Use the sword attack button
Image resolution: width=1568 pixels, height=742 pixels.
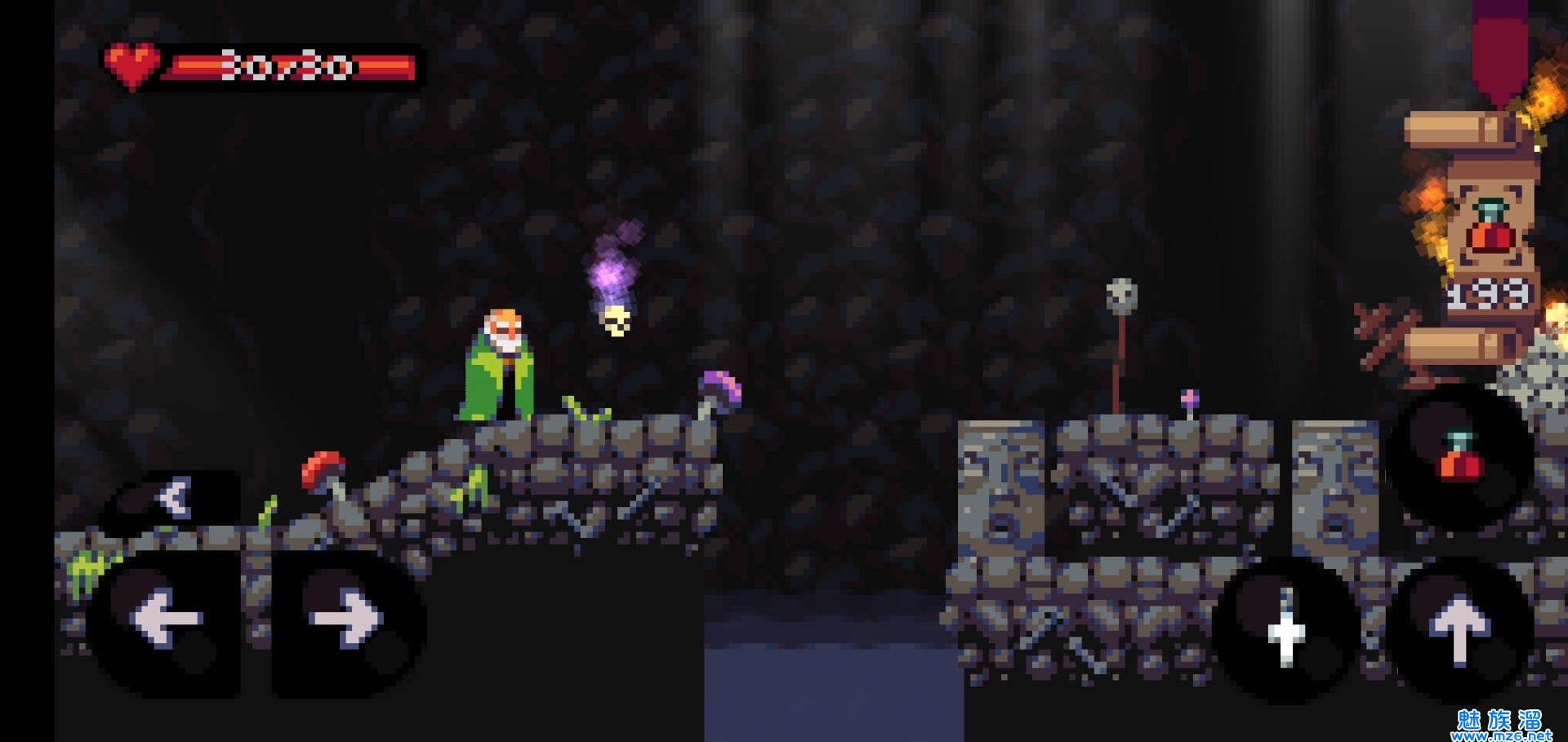click(x=1286, y=630)
